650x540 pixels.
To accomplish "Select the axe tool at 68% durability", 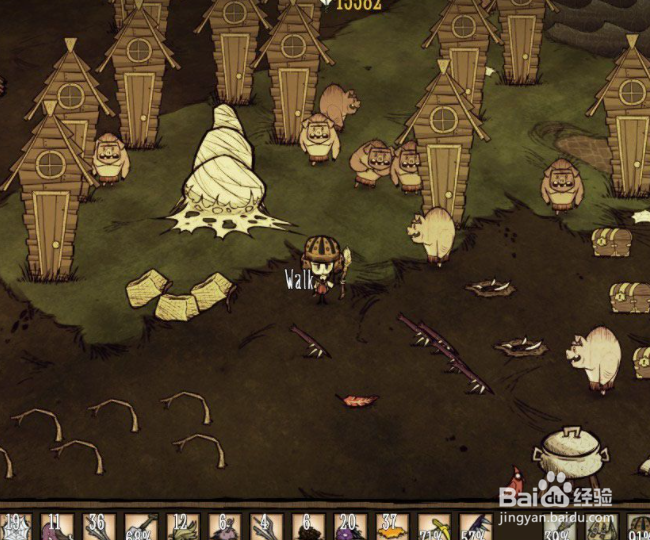I will (x=140, y=528).
